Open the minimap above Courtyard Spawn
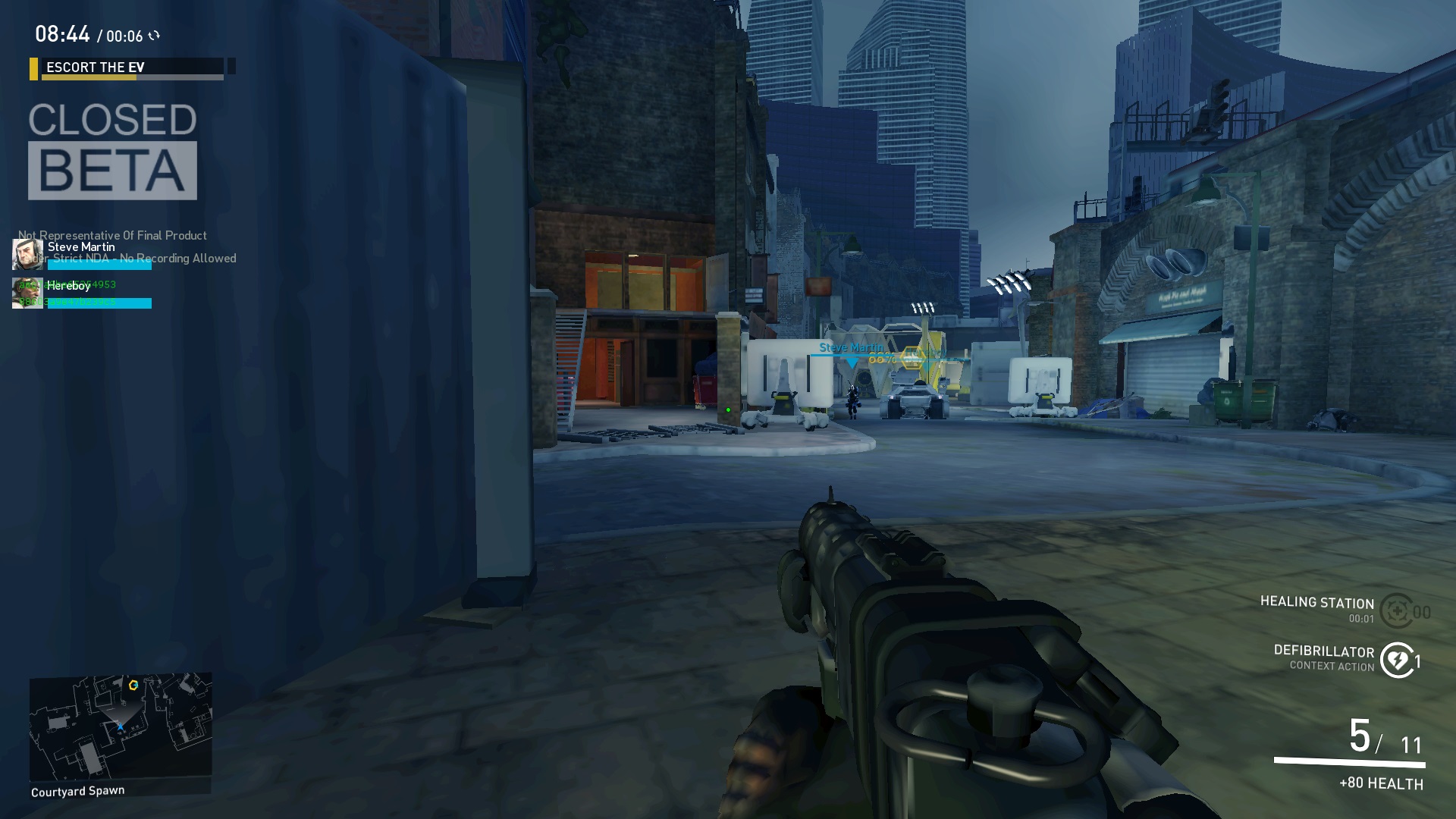The width and height of the screenshot is (1456, 819). pos(121,726)
